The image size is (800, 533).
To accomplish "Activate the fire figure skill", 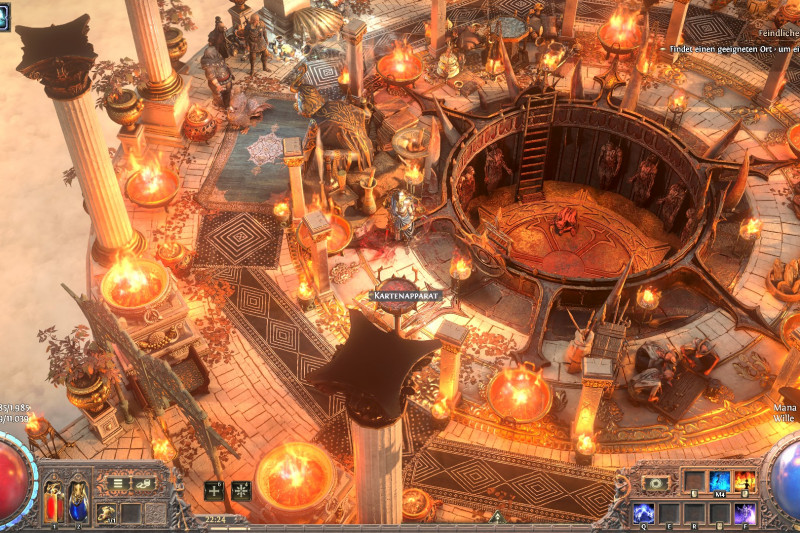I will tap(745, 481).
